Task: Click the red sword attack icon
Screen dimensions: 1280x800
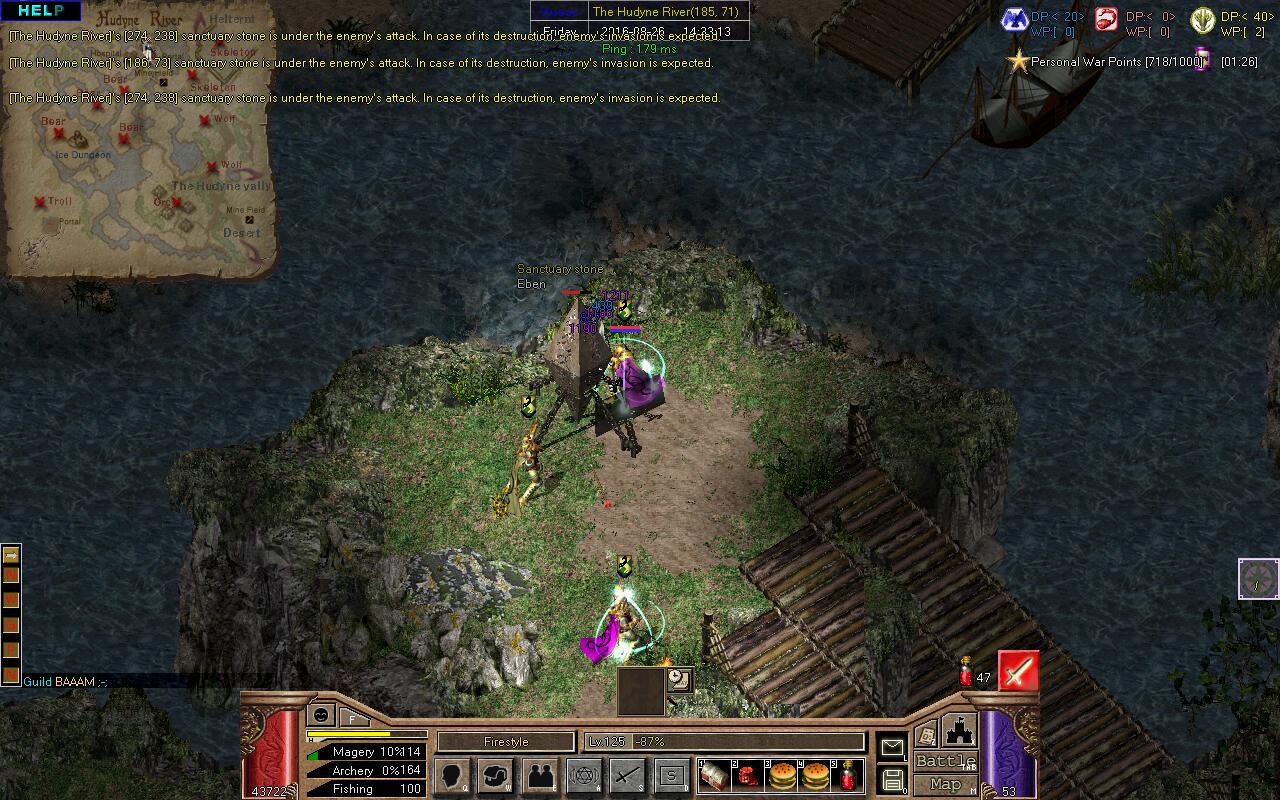Action: pyautogui.click(x=1018, y=671)
